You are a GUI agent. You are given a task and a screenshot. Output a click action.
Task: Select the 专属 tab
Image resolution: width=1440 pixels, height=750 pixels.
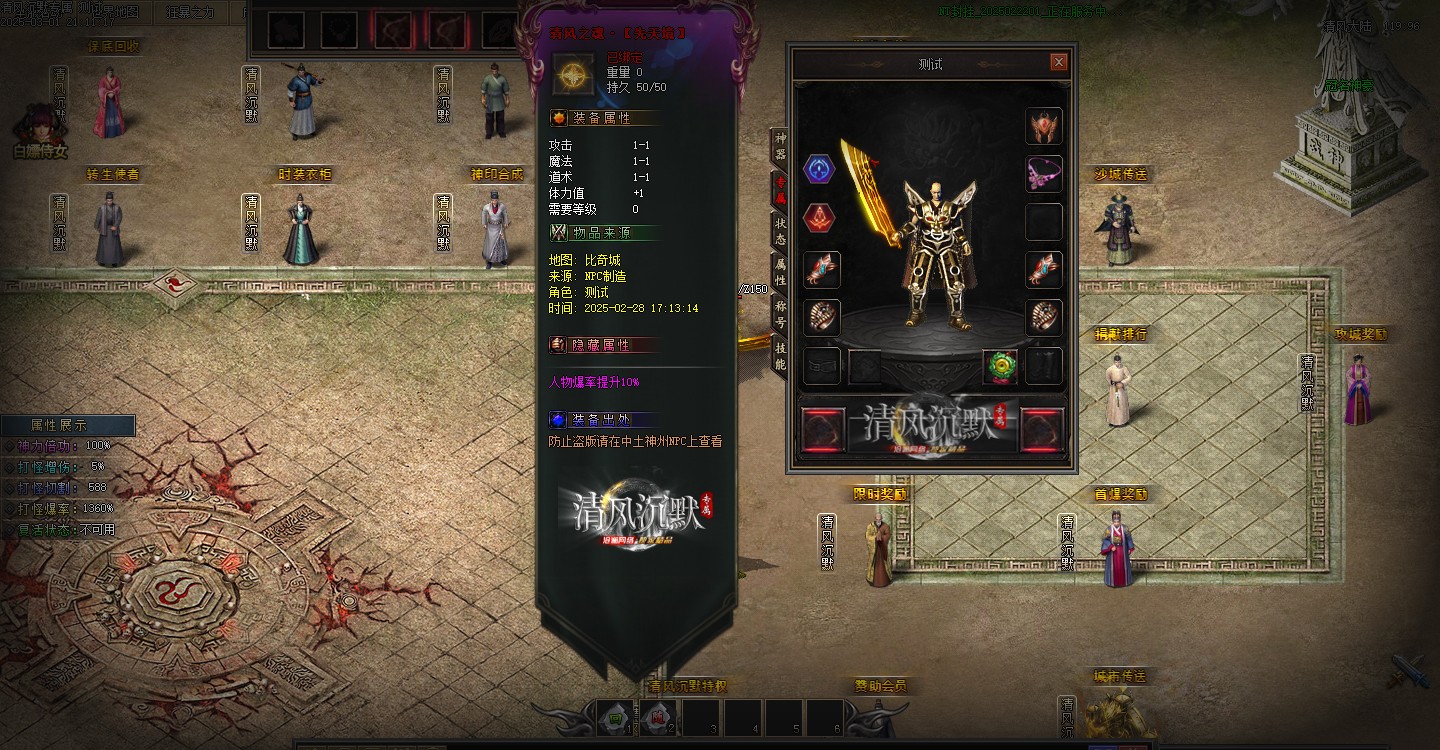[780, 188]
